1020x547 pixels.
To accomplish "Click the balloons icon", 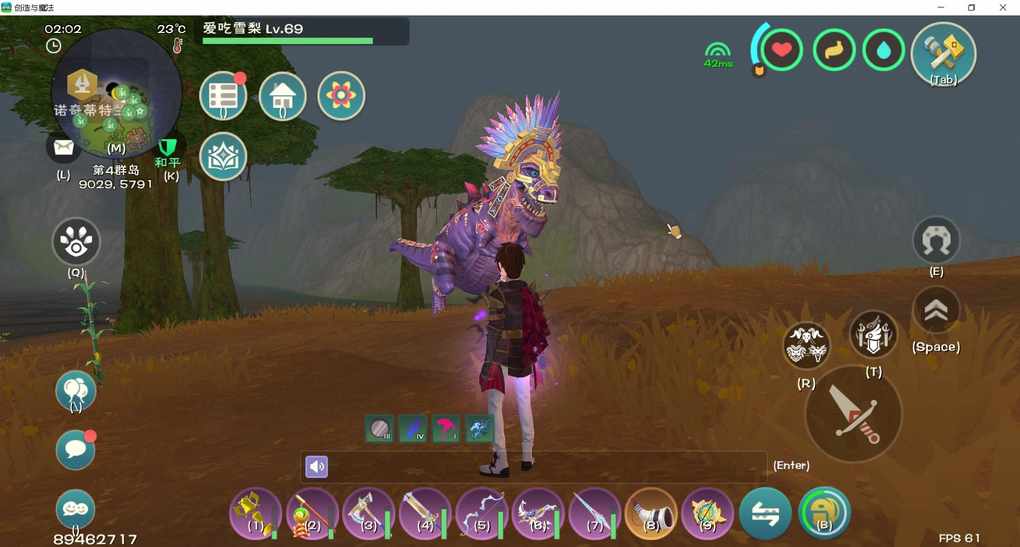I will 76,390.
